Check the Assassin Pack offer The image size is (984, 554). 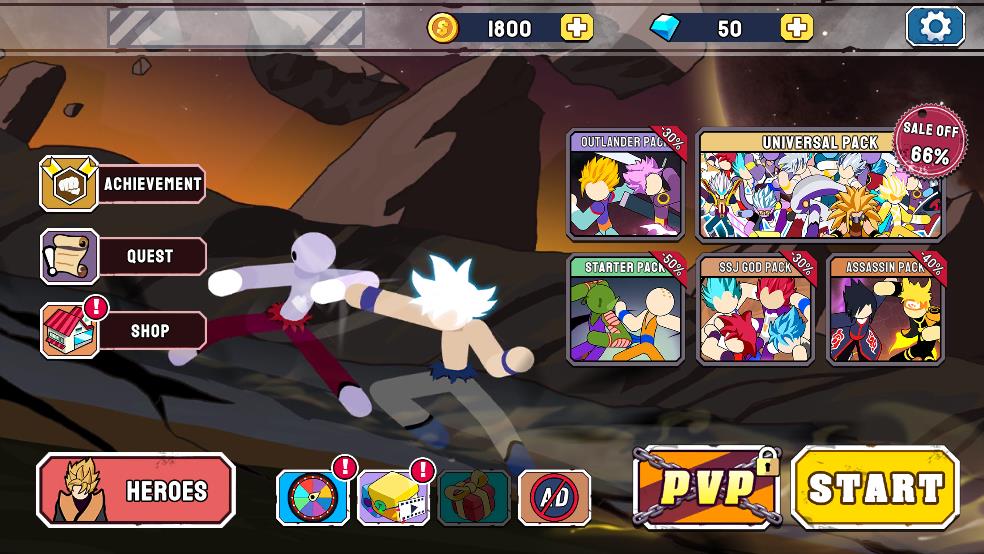[886, 310]
